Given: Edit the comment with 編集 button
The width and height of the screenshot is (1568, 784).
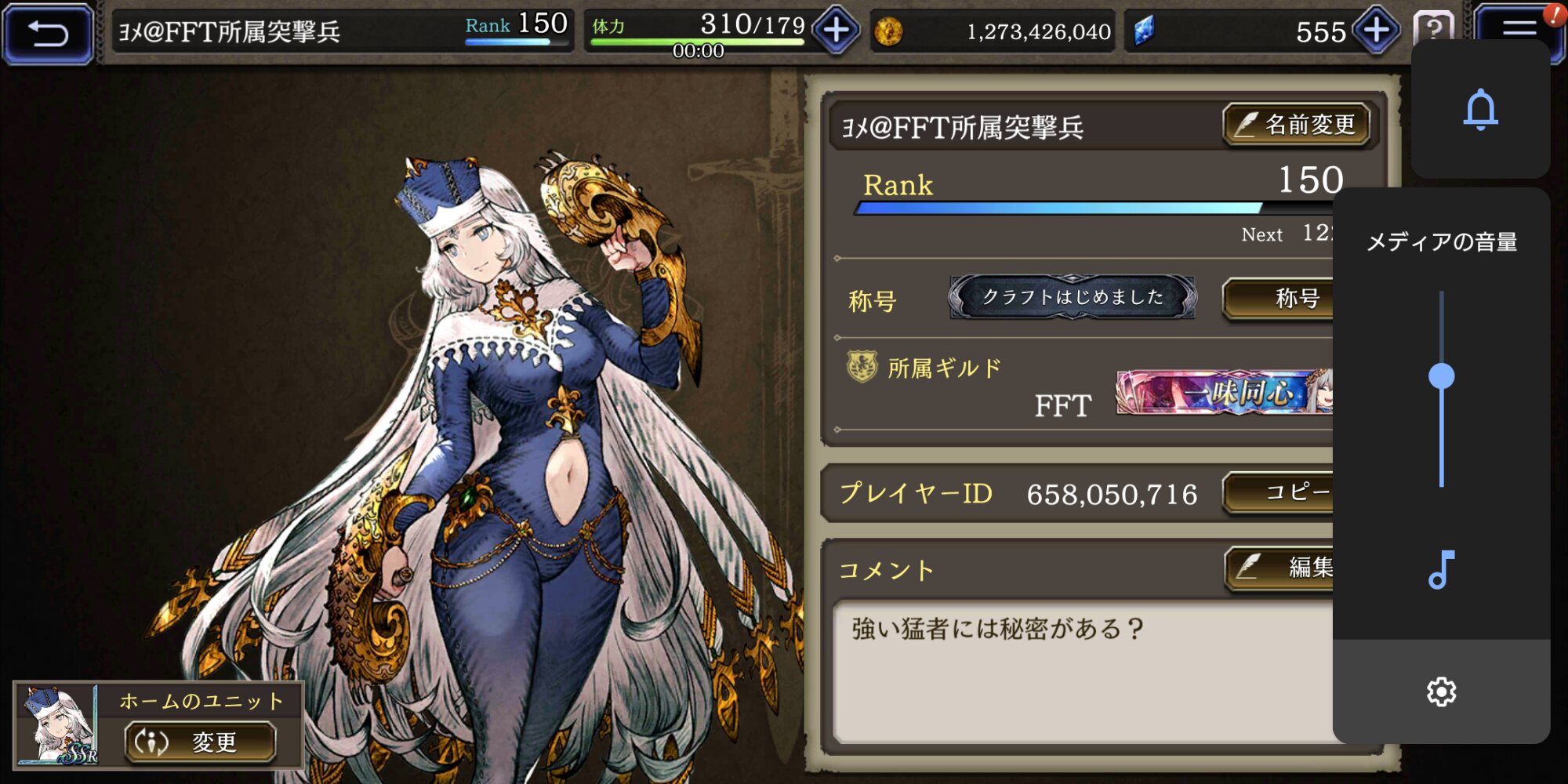Looking at the screenshot, I should pyautogui.click(x=1281, y=567).
